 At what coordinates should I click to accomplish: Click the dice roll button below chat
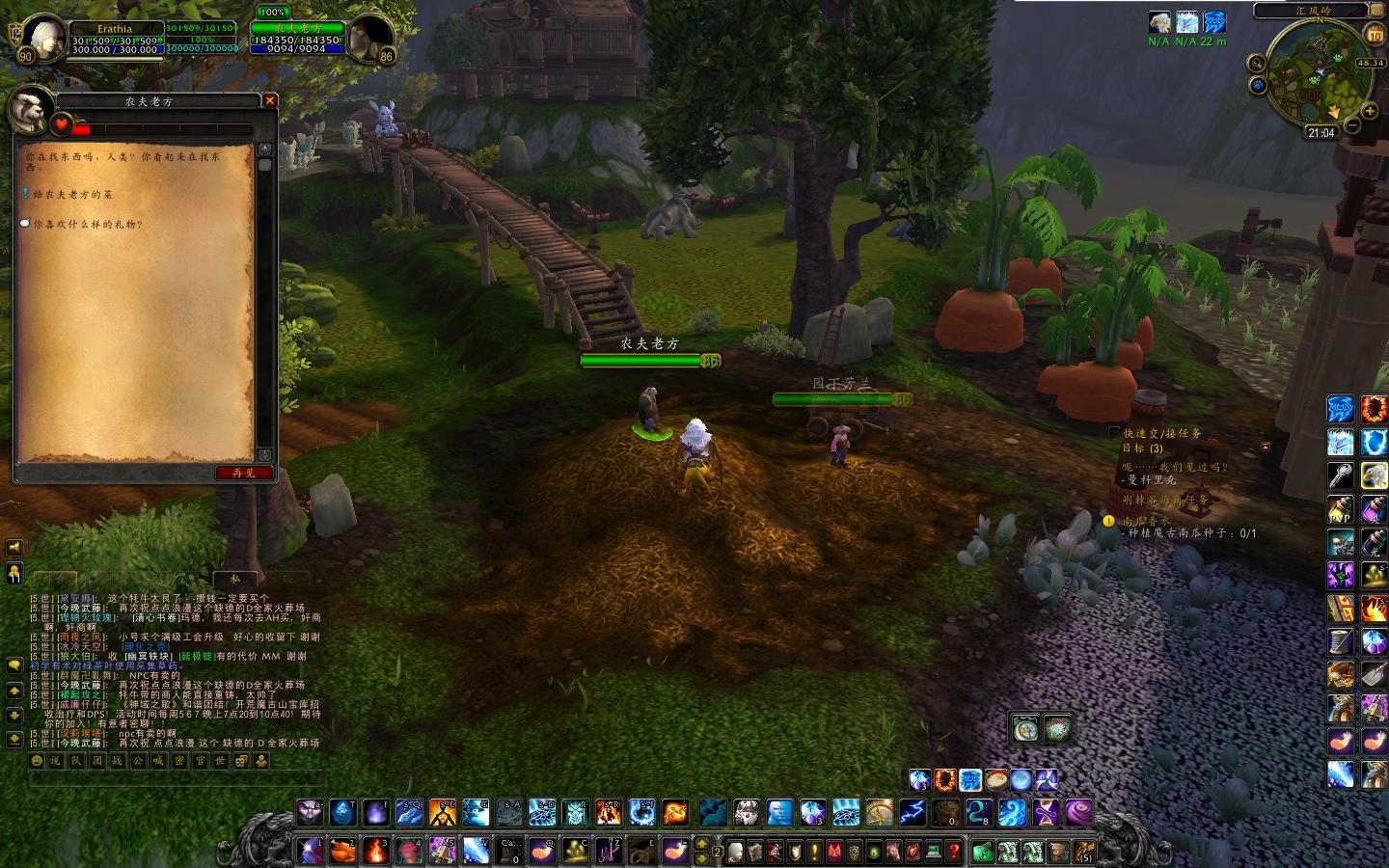coord(241,761)
